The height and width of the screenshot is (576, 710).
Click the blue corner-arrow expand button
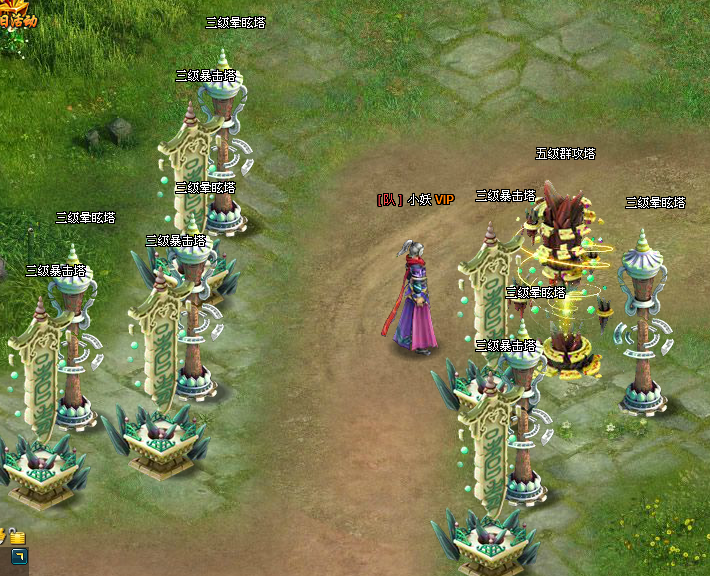click(x=19, y=556)
